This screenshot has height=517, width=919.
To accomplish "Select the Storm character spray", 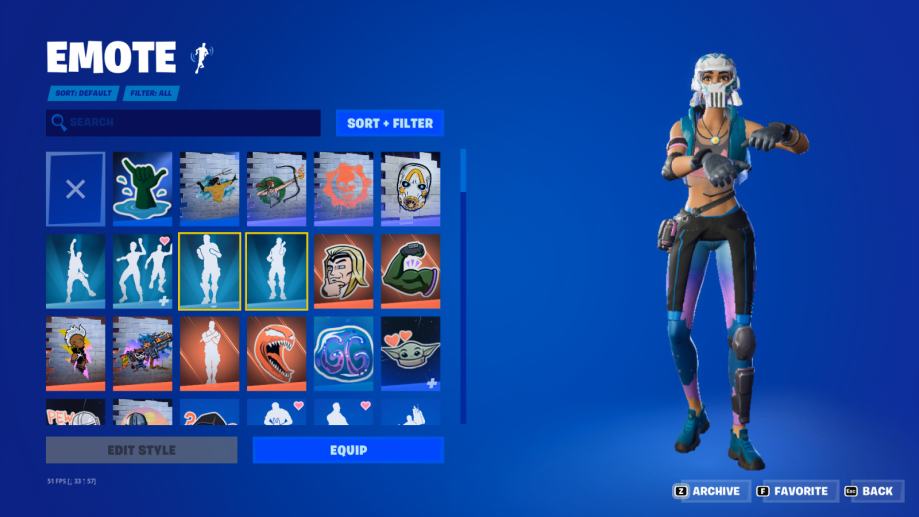I will 75,353.
